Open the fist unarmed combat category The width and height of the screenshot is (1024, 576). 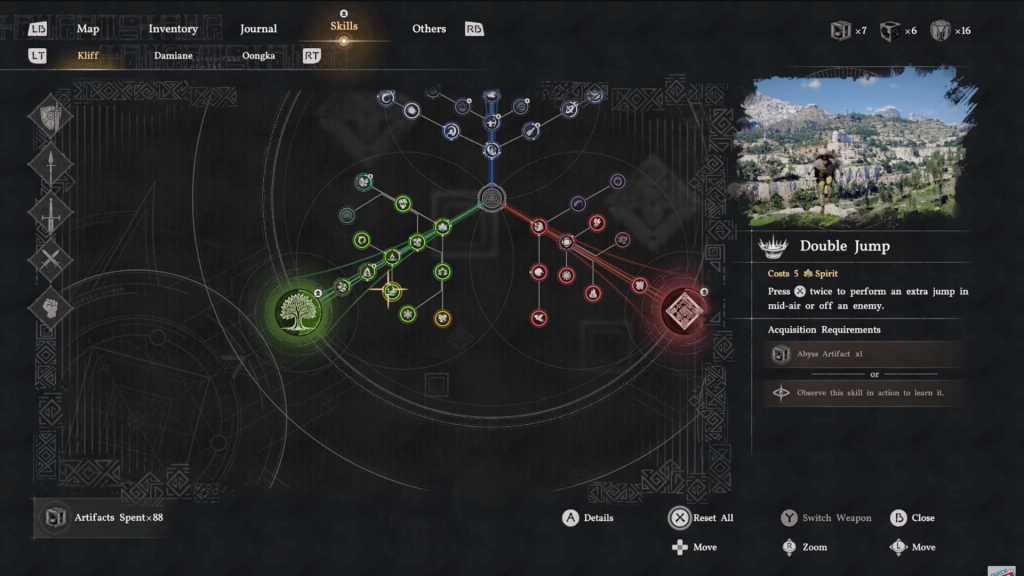pos(50,308)
